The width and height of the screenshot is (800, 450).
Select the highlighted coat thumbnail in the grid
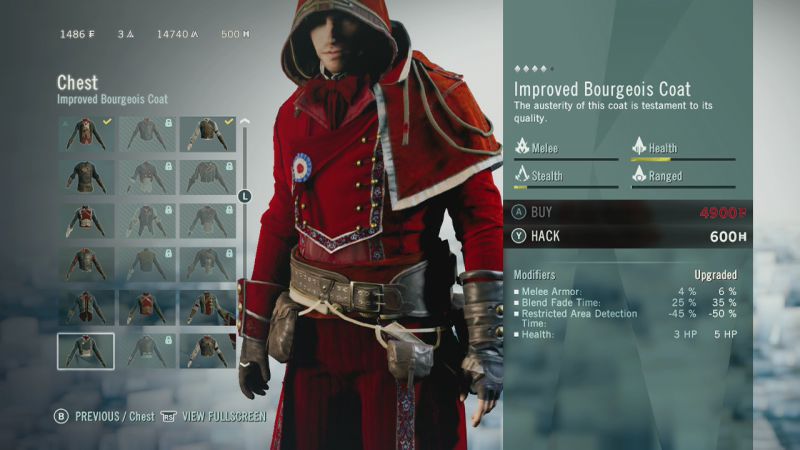pos(86,350)
